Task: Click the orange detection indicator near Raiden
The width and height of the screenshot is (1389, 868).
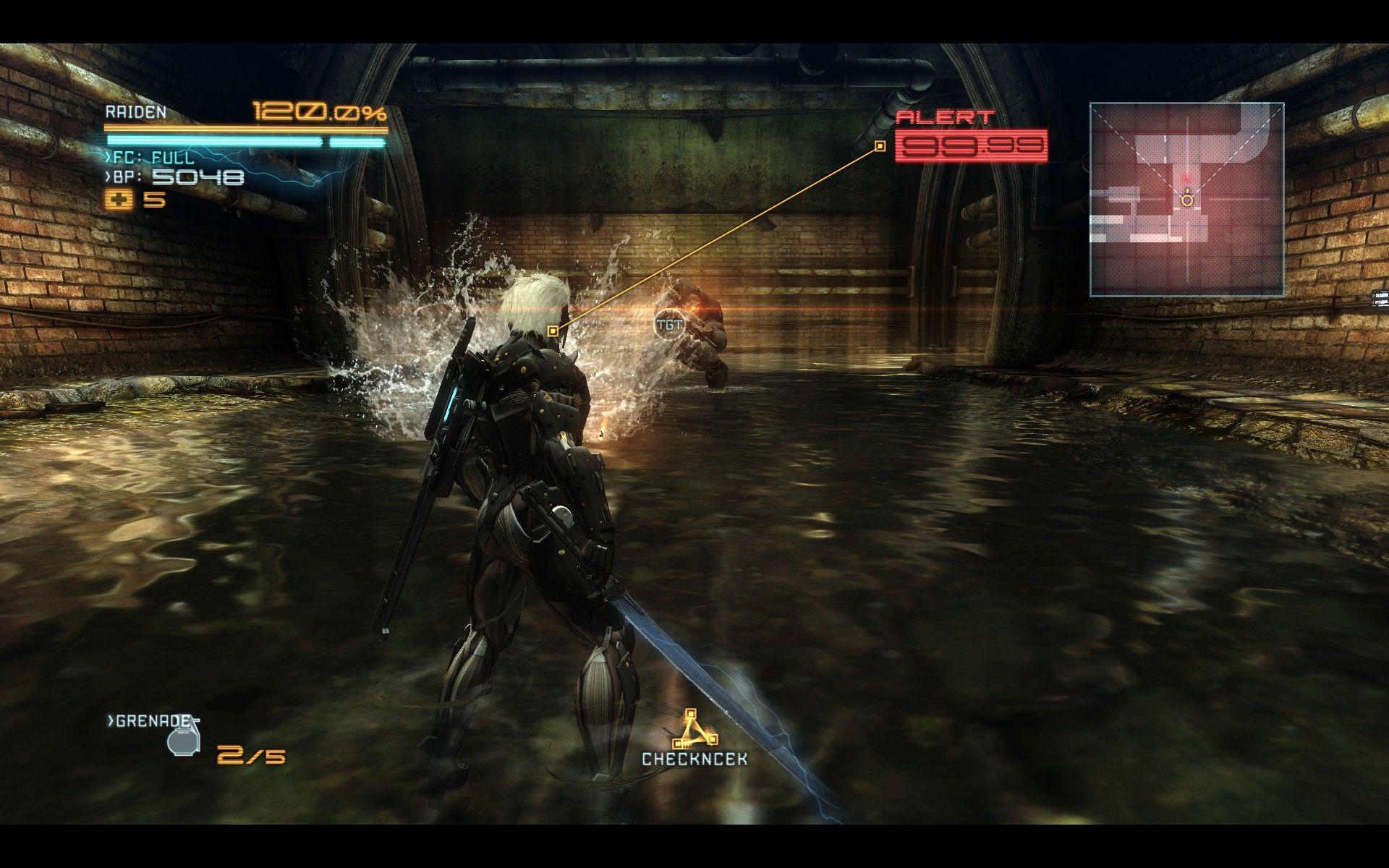Action: pos(553,329)
